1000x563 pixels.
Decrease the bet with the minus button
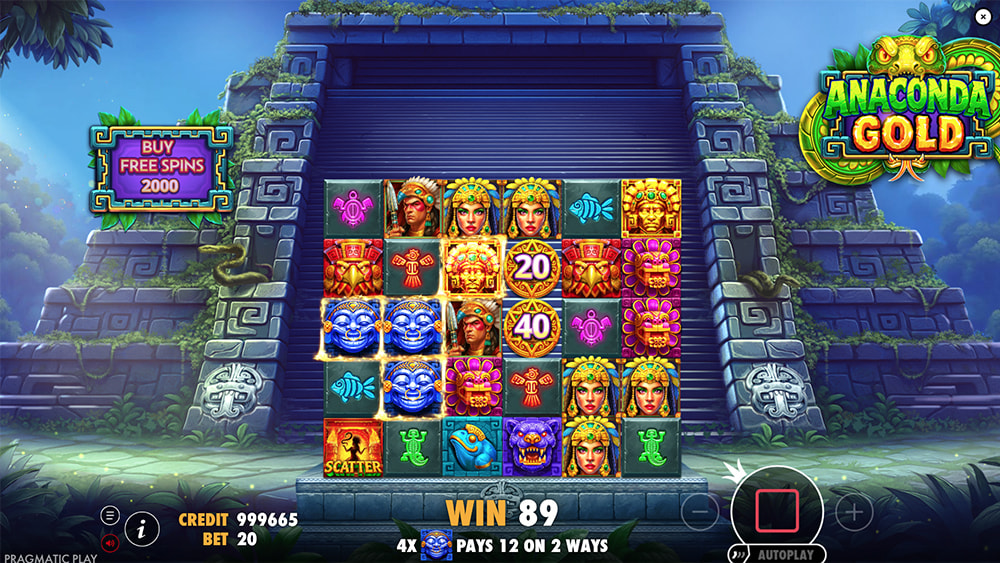coord(700,512)
